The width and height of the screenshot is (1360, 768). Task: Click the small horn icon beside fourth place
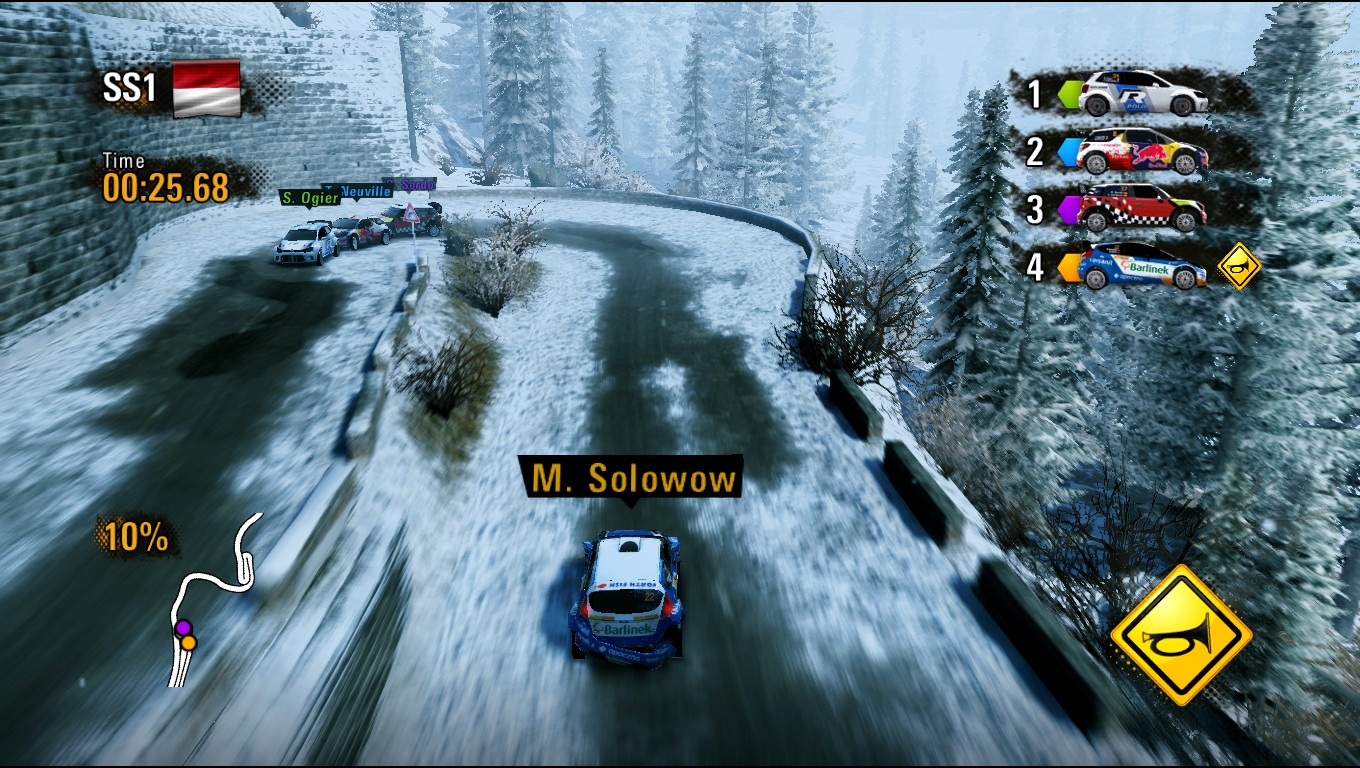coord(1240,266)
